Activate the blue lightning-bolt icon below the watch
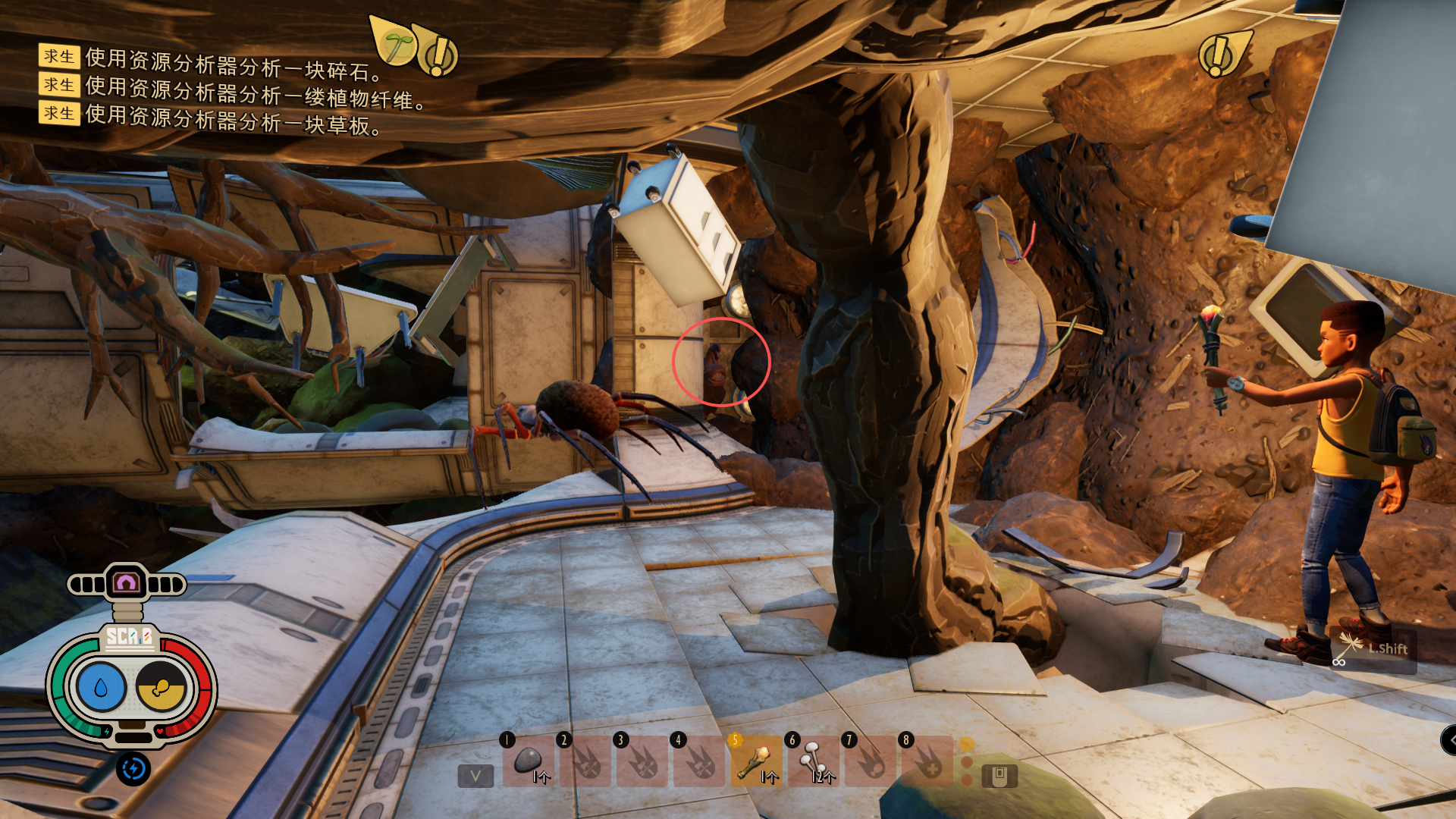The width and height of the screenshot is (1456, 819). click(x=133, y=769)
